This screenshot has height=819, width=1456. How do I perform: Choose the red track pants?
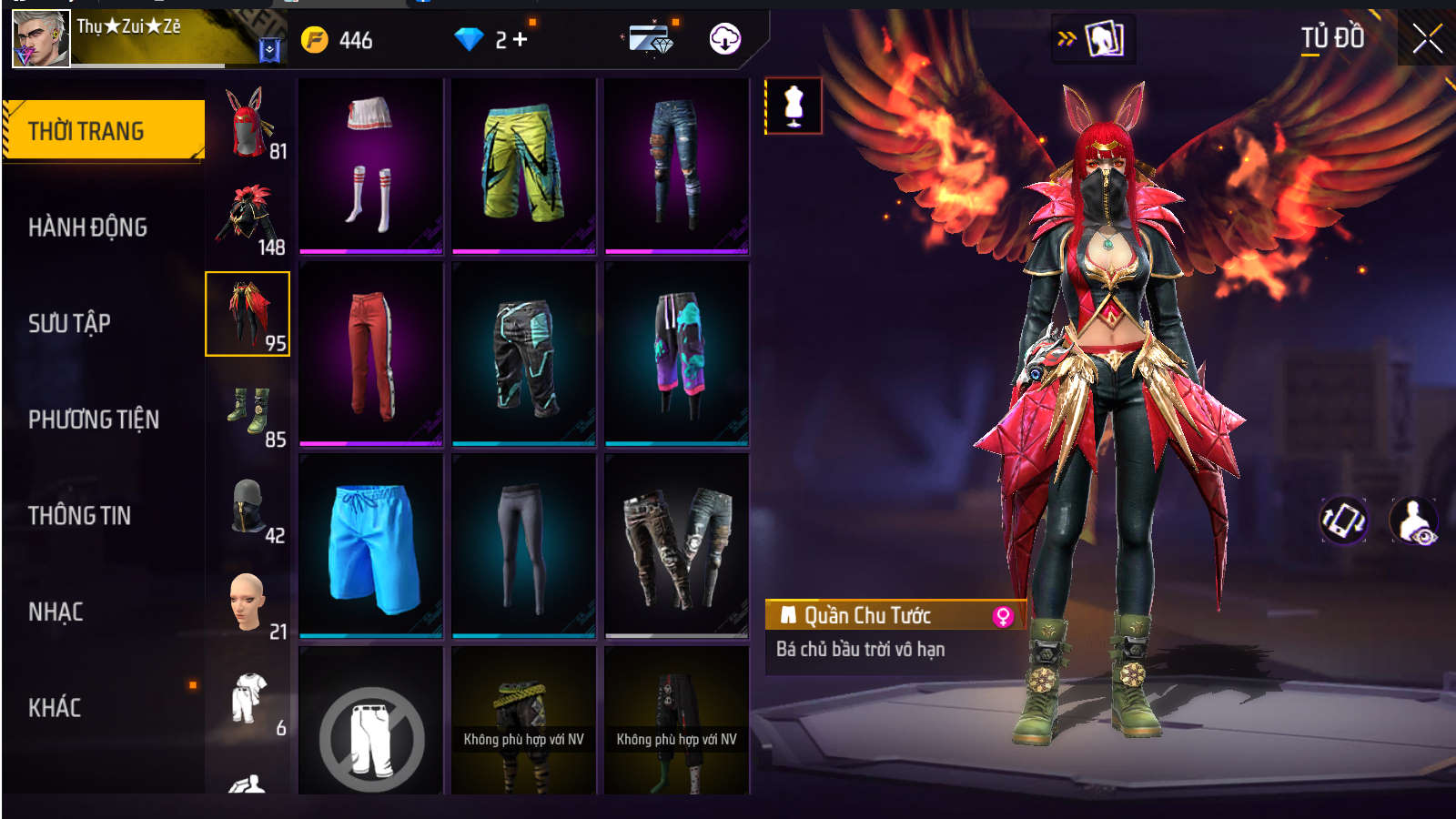371,354
